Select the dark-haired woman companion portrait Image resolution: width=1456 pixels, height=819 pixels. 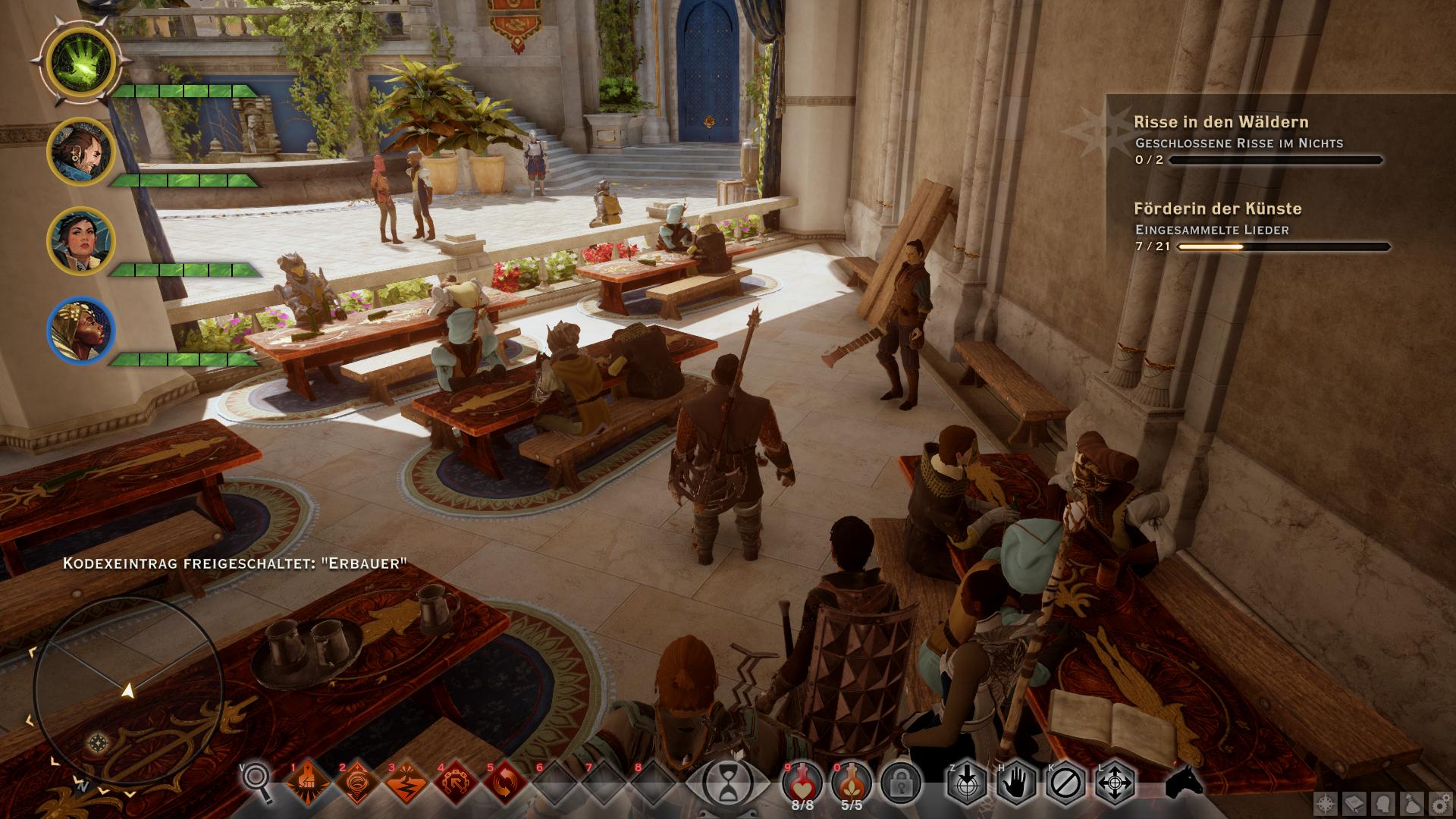(x=81, y=240)
